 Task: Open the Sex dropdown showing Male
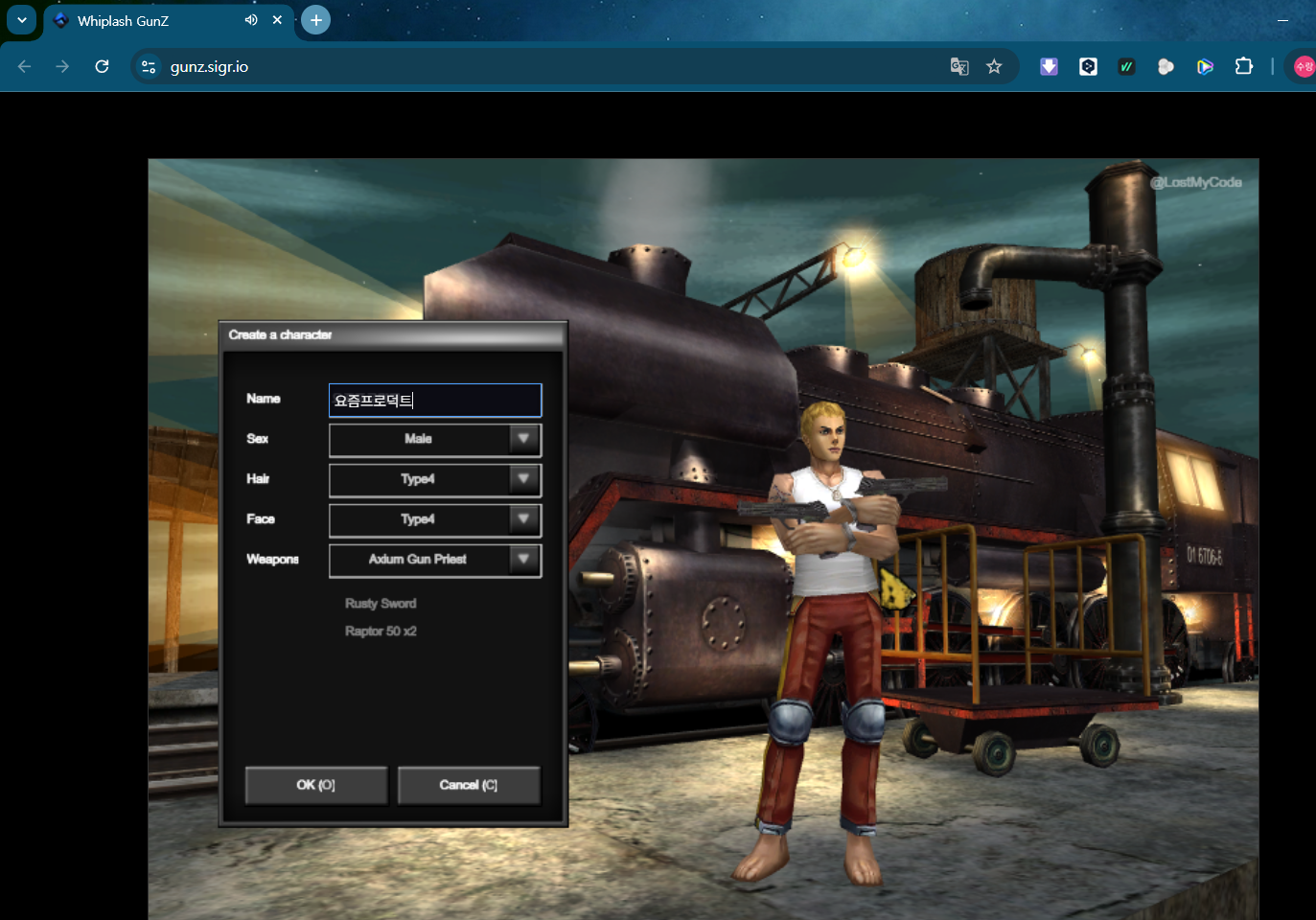(434, 440)
